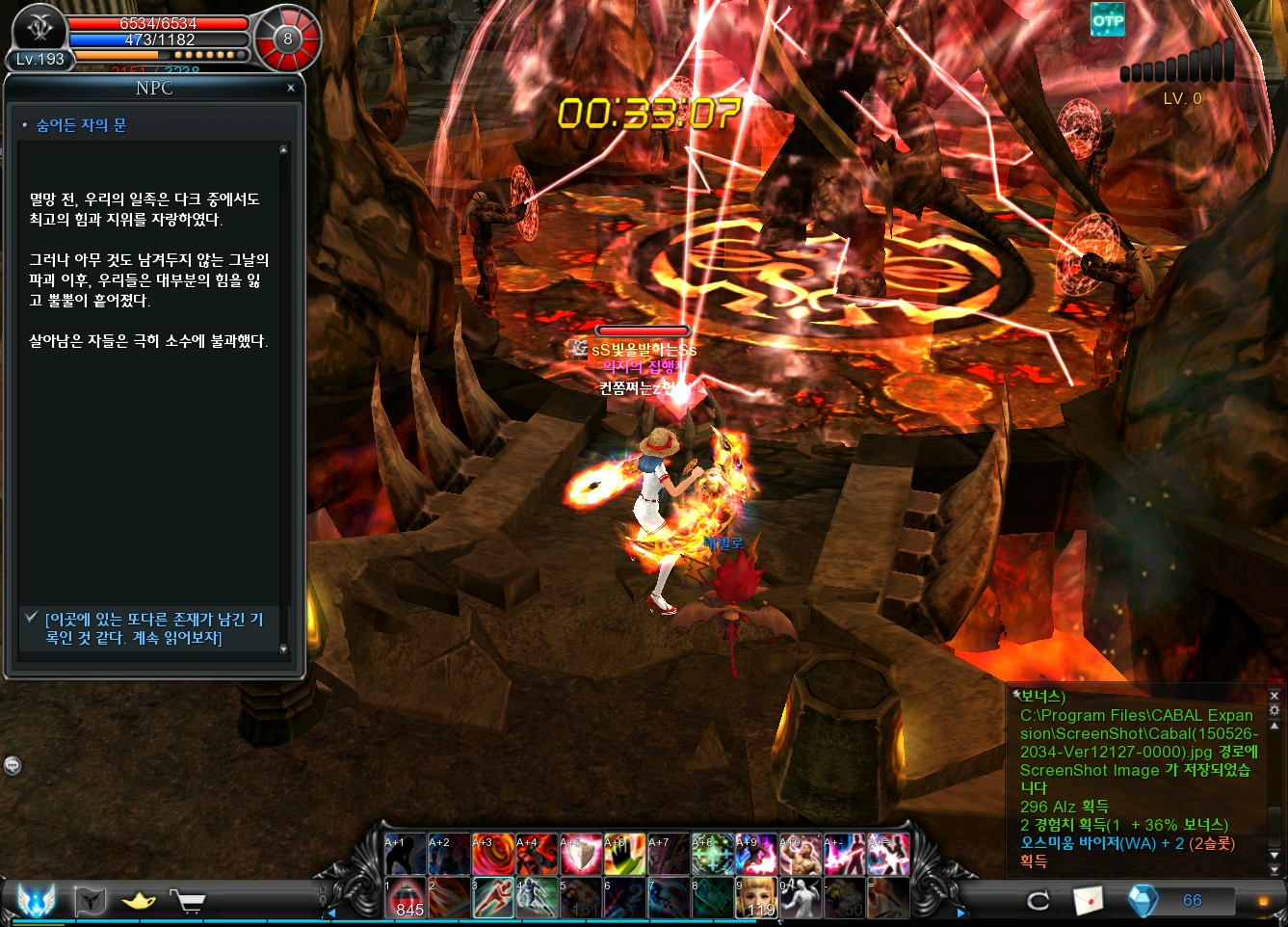The image size is (1288, 927).
Task: Activate the red running figure skill
Action: pos(493,898)
